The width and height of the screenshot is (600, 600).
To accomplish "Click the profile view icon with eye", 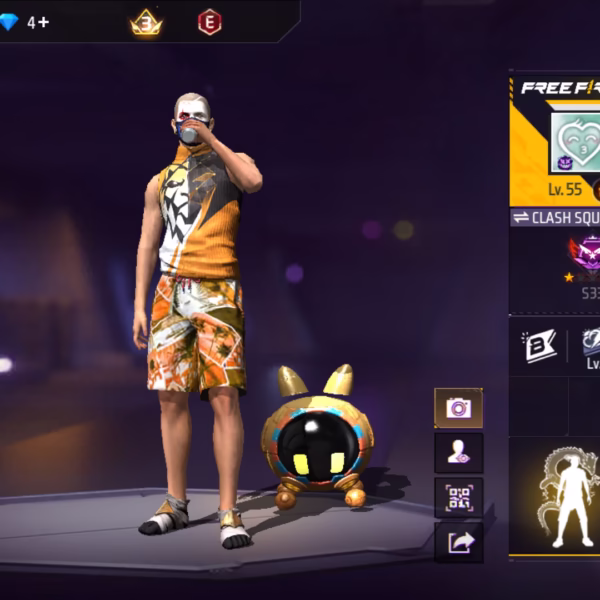I will point(458,452).
